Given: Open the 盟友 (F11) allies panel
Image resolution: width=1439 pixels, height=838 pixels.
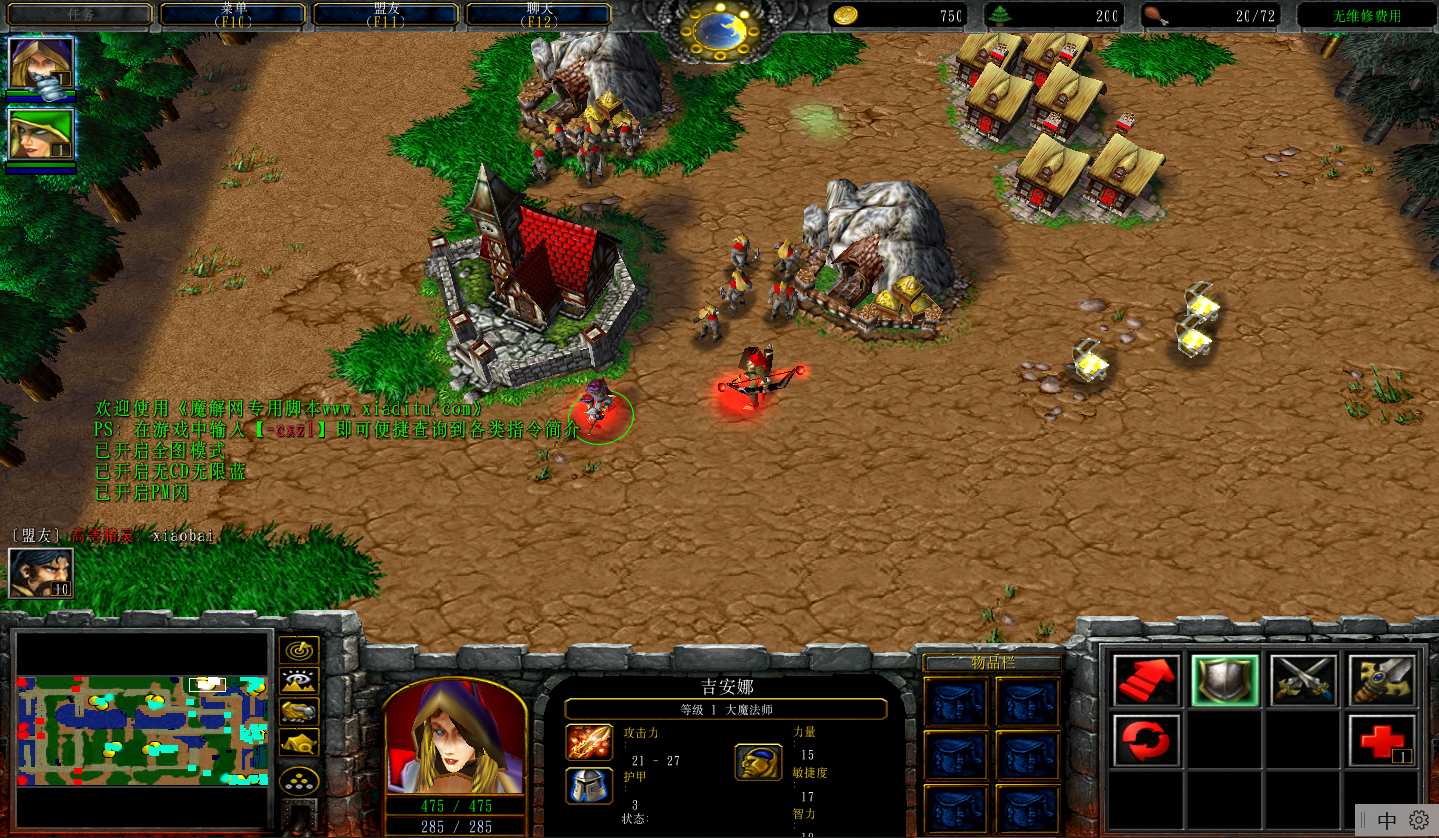Looking at the screenshot, I should coord(386,14).
